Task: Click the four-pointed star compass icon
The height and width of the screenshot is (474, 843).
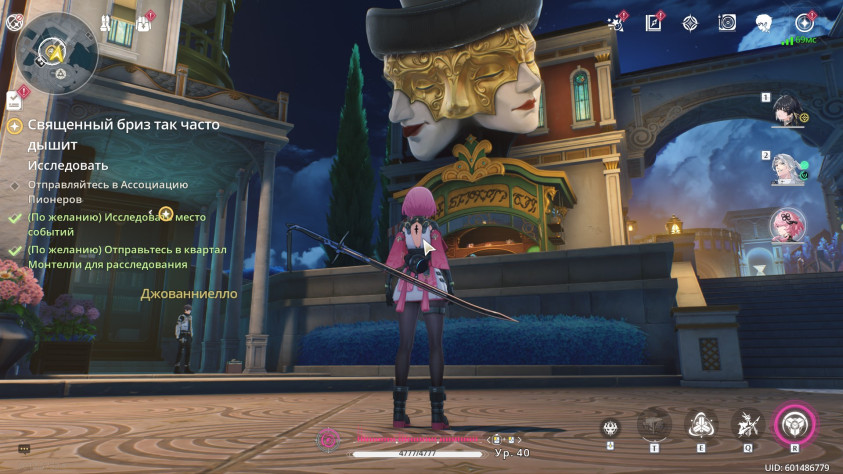Action: tap(690, 22)
